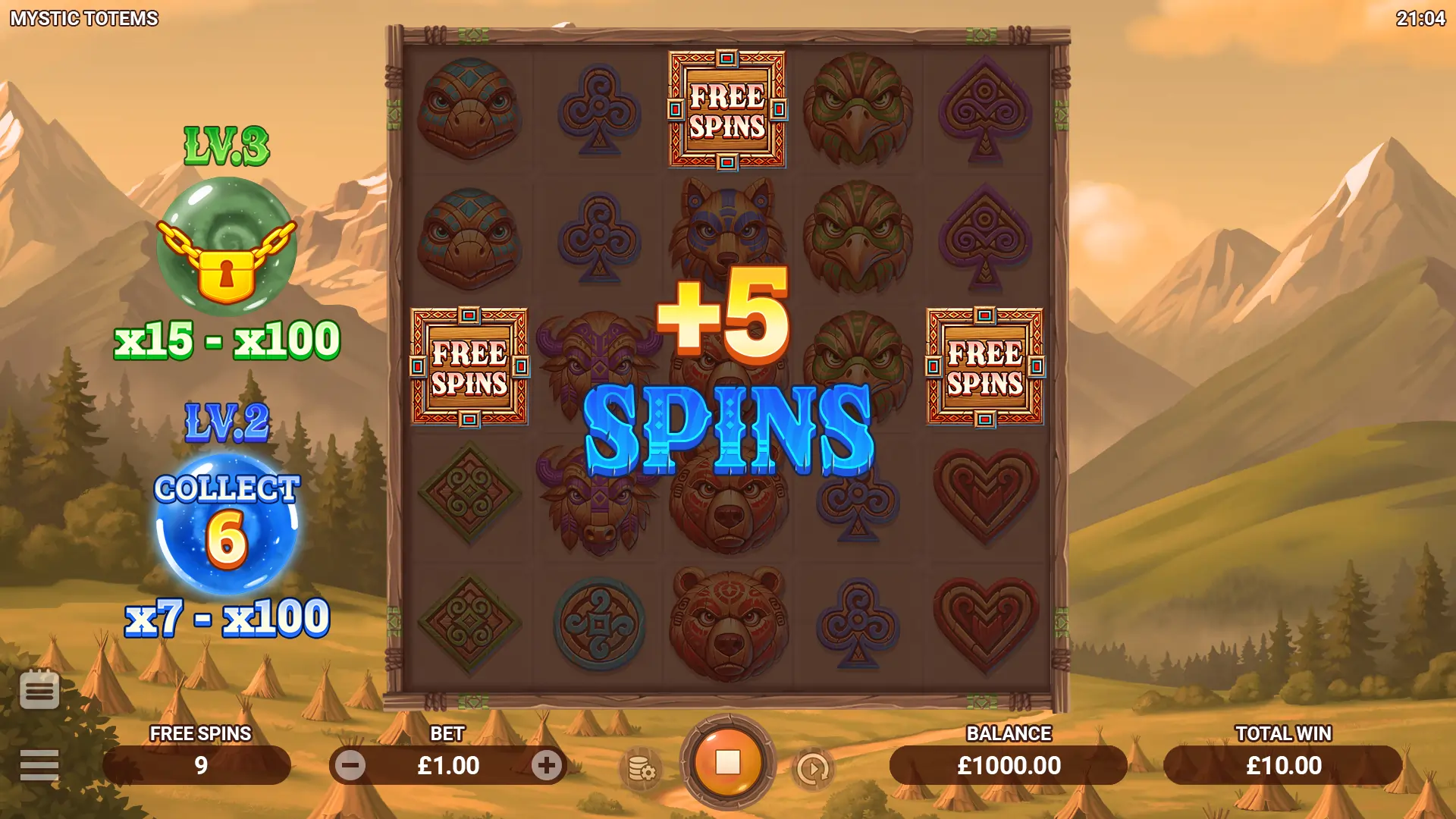Increase the bet with the plus button

click(x=546, y=766)
